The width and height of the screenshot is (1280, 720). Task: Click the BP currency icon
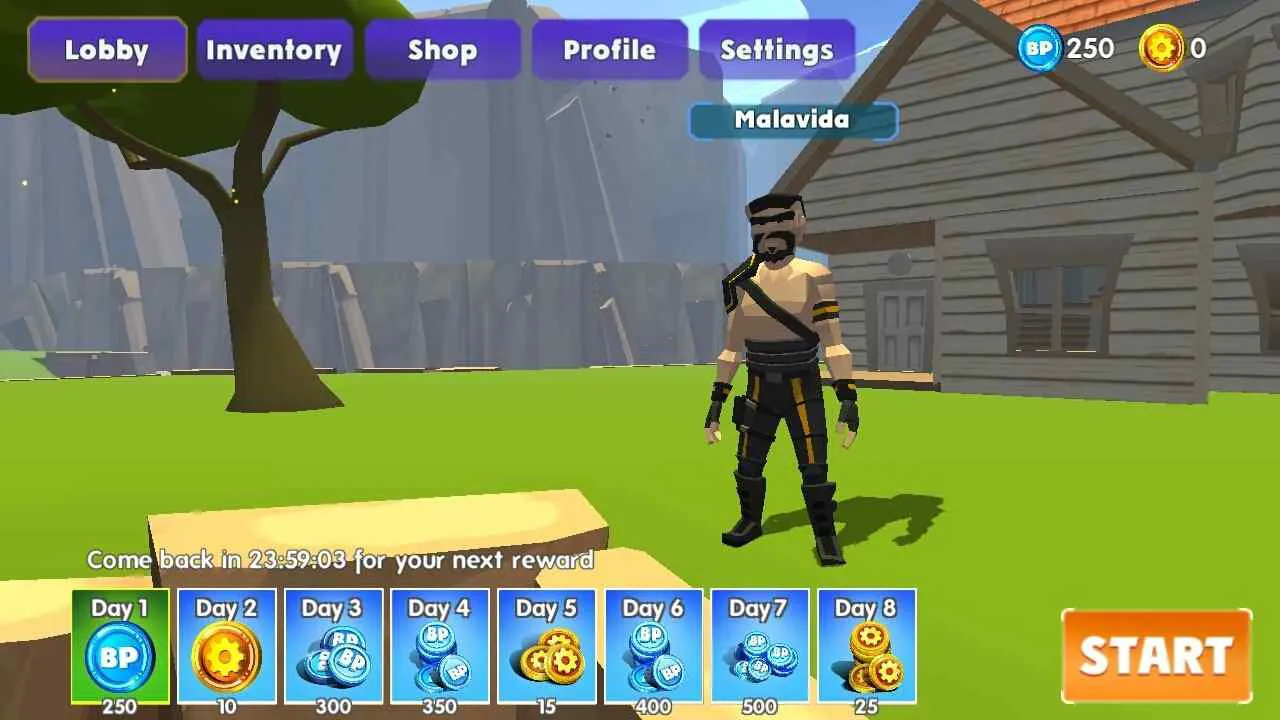[x=1037, y=47]
